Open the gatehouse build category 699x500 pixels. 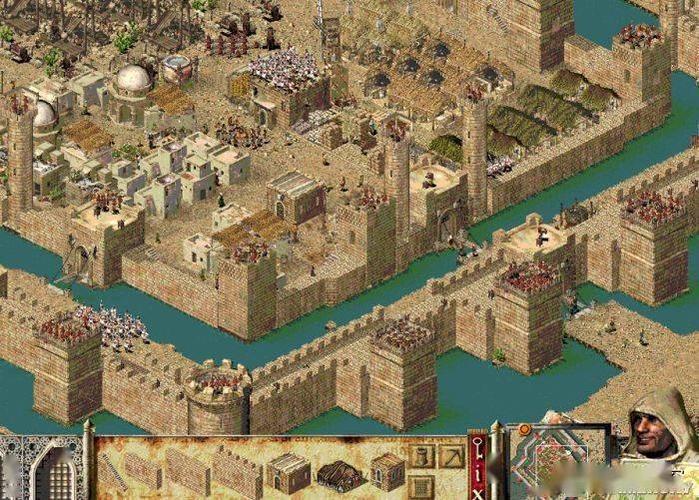click(x=420, y=486)
